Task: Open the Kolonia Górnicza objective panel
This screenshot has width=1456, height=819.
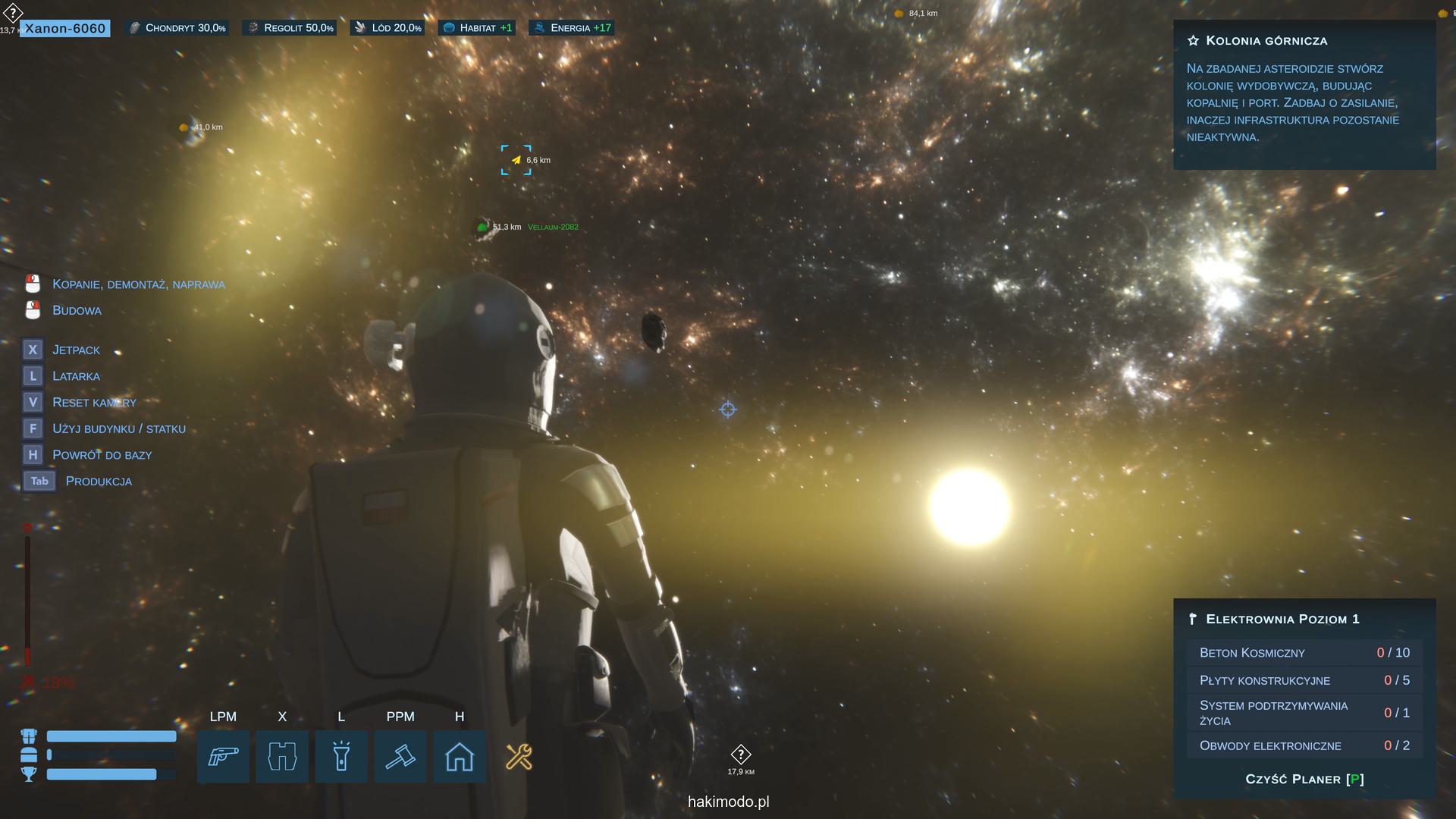Action: (x=1266, y=41)
